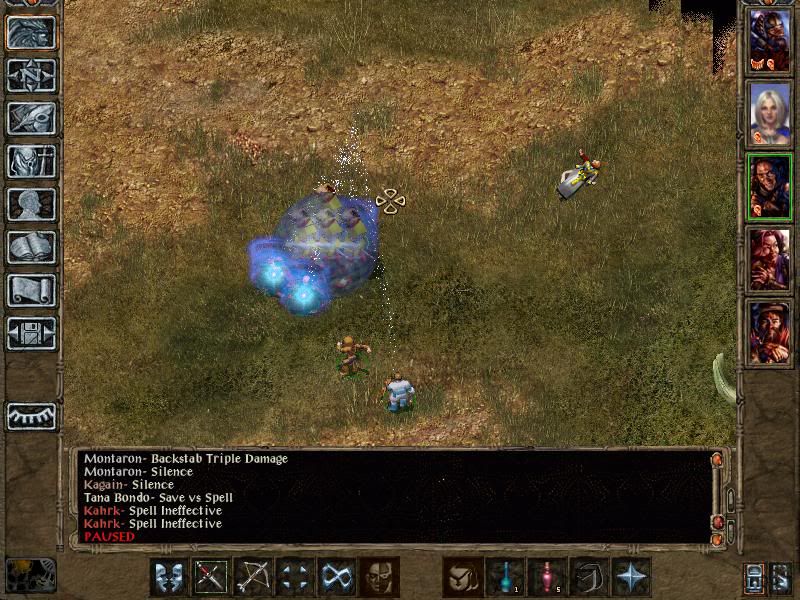The image size is (800, 600).
Task: Use the blue potion quick item
Action: [505, 577]
